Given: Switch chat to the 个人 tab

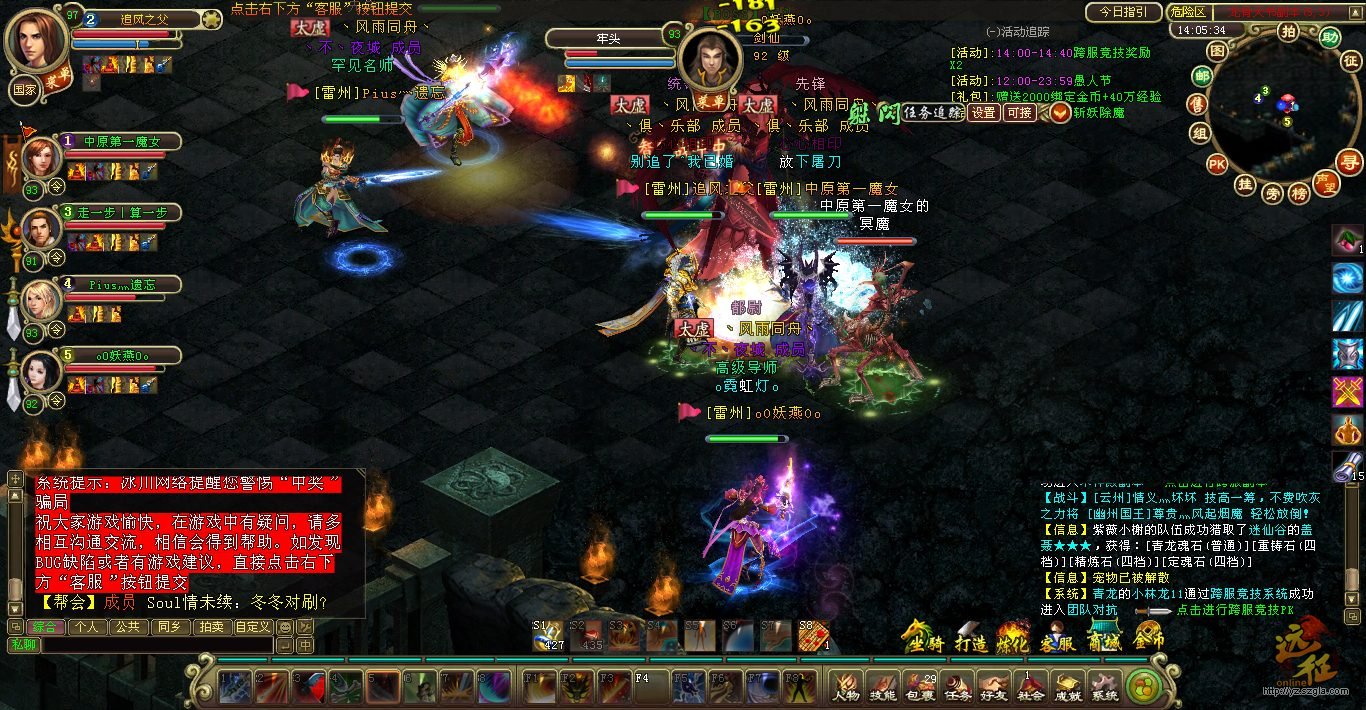Looking at the screenshot, I should 87,627.
